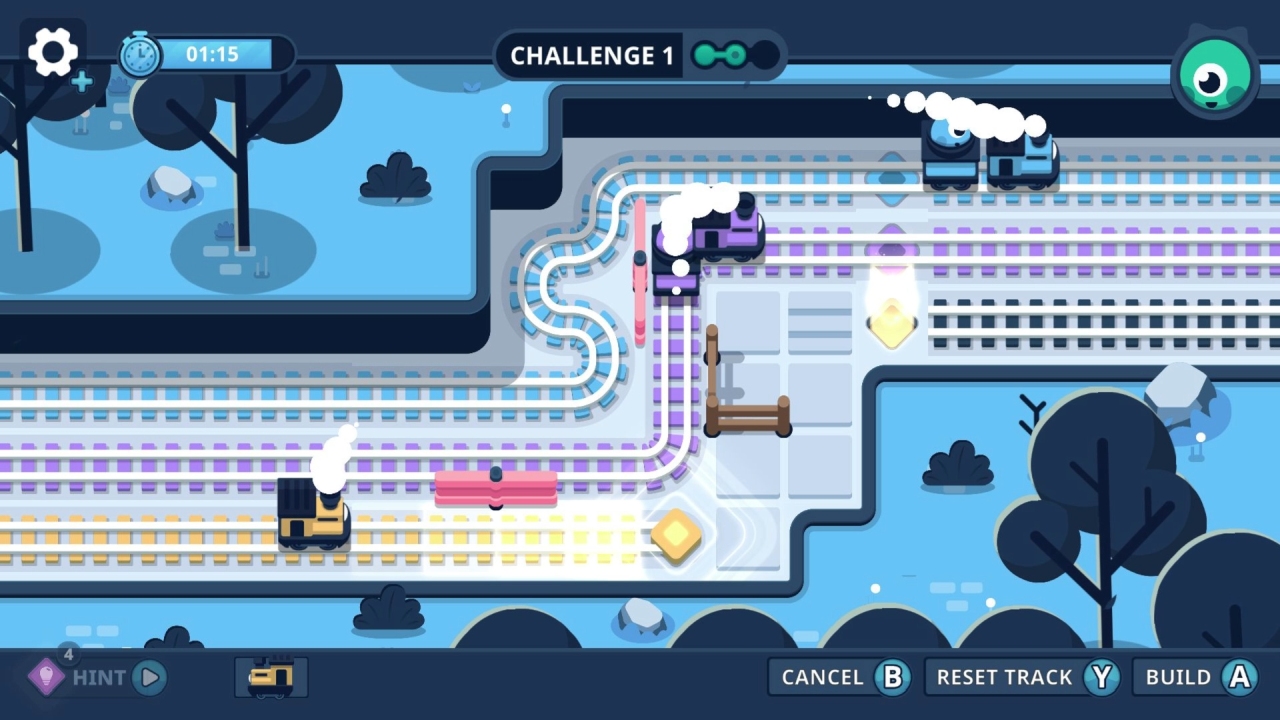
Task: Click the stopwatch icon beside the timer
Action: (x=139, y=53)
